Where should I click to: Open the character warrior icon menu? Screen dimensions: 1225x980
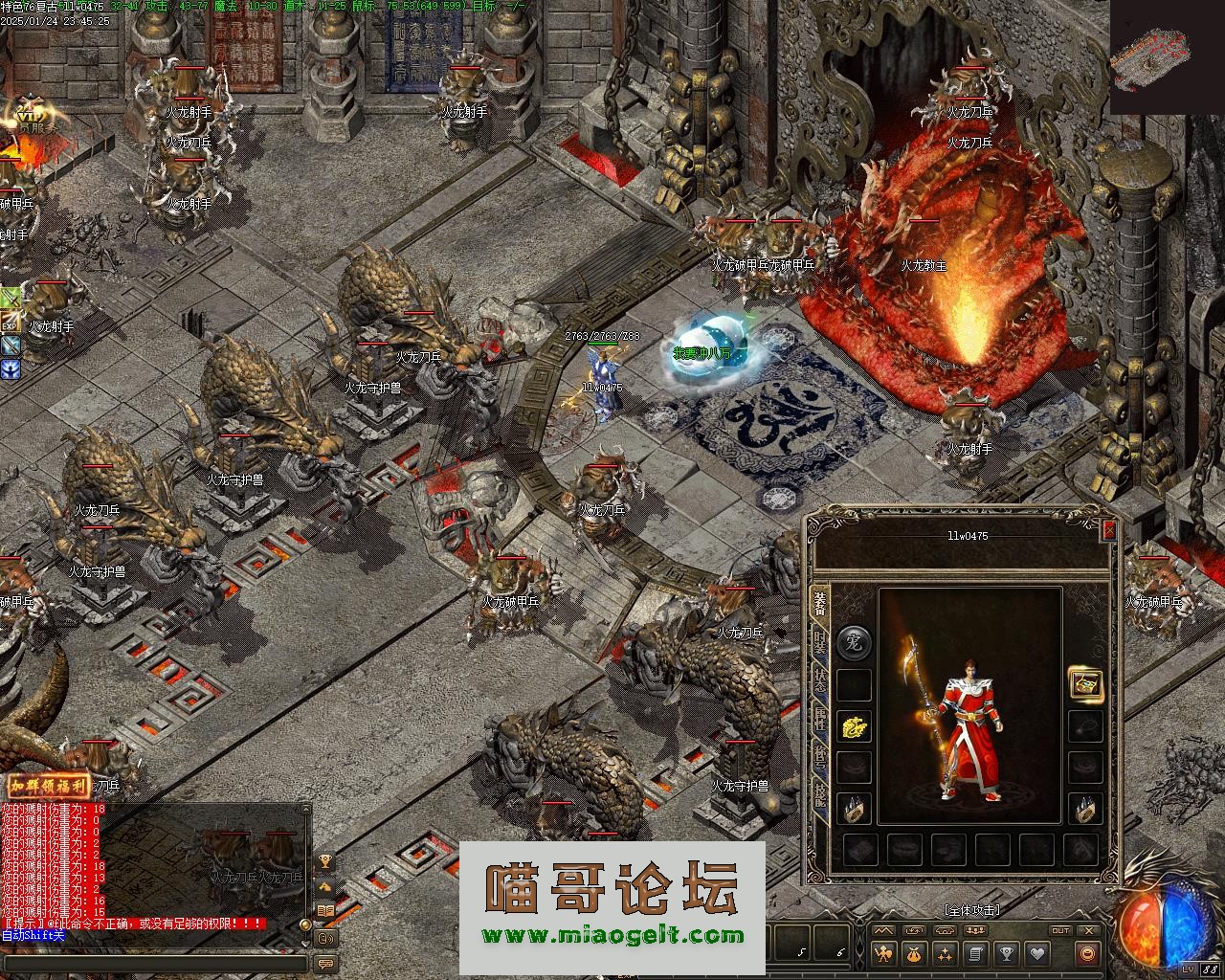[x=883, y=953]
